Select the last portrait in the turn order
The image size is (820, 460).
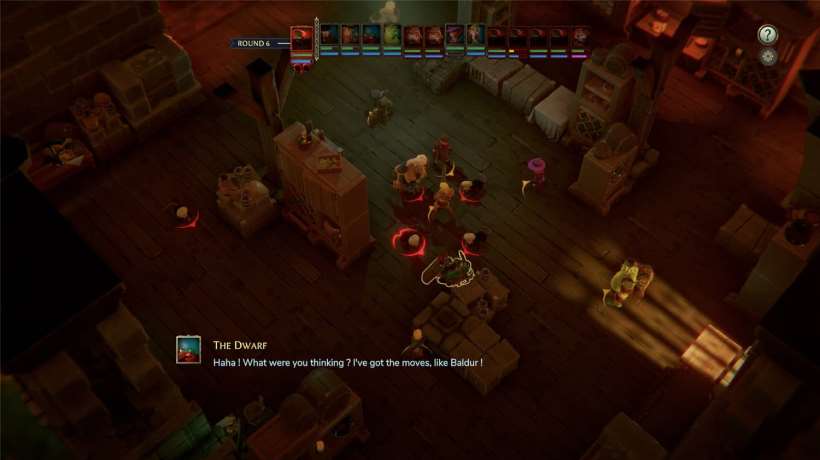579,37
